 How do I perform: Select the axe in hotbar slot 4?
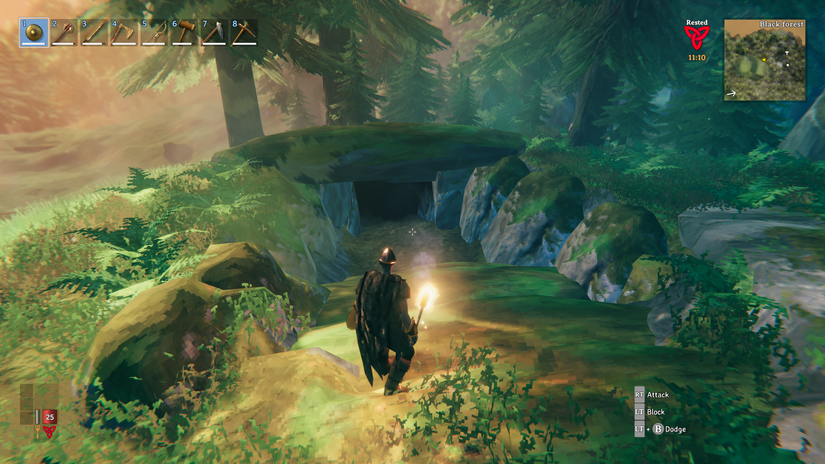point(123,33)
